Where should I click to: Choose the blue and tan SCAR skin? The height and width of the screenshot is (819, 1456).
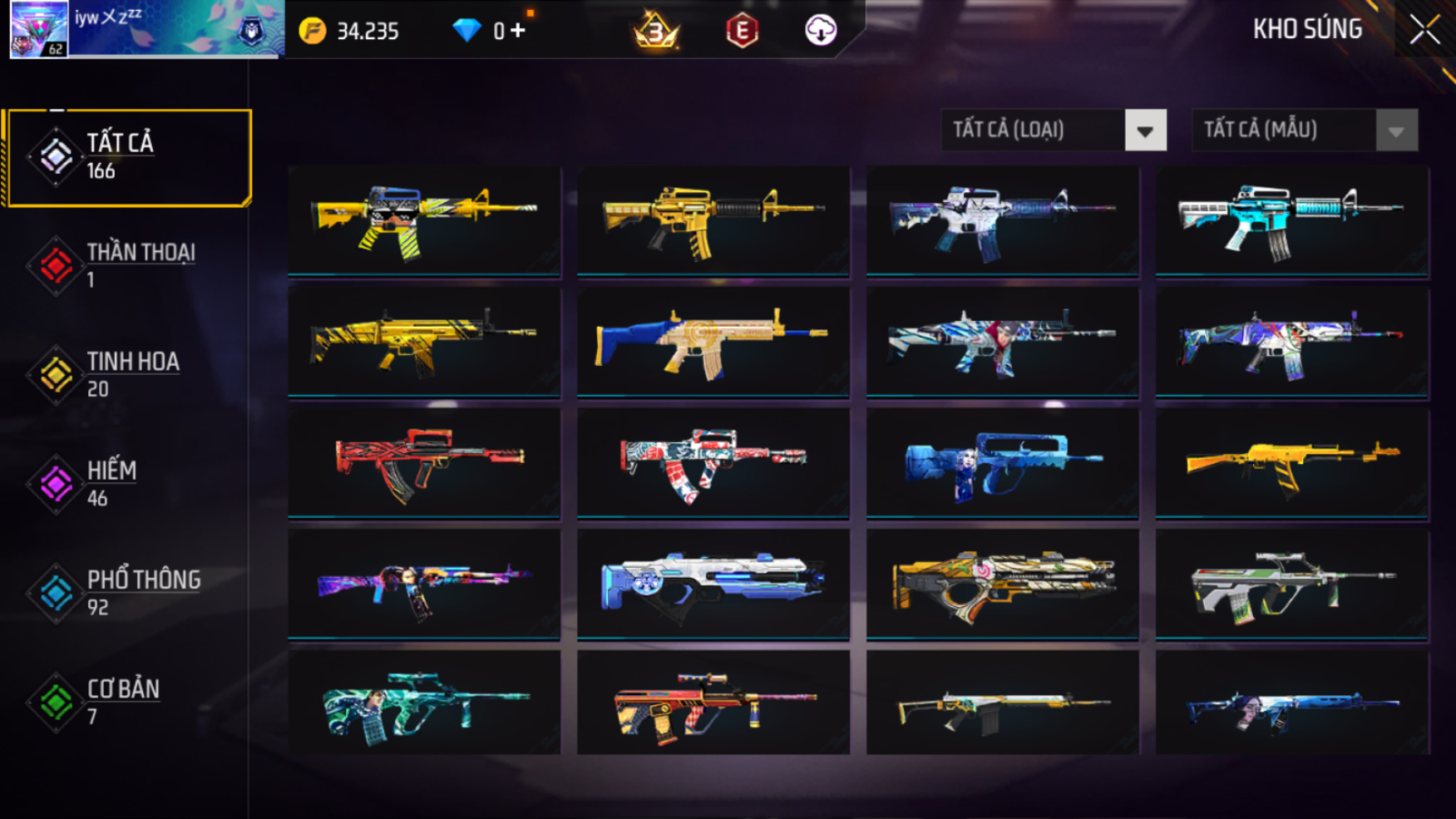[713, 341]
